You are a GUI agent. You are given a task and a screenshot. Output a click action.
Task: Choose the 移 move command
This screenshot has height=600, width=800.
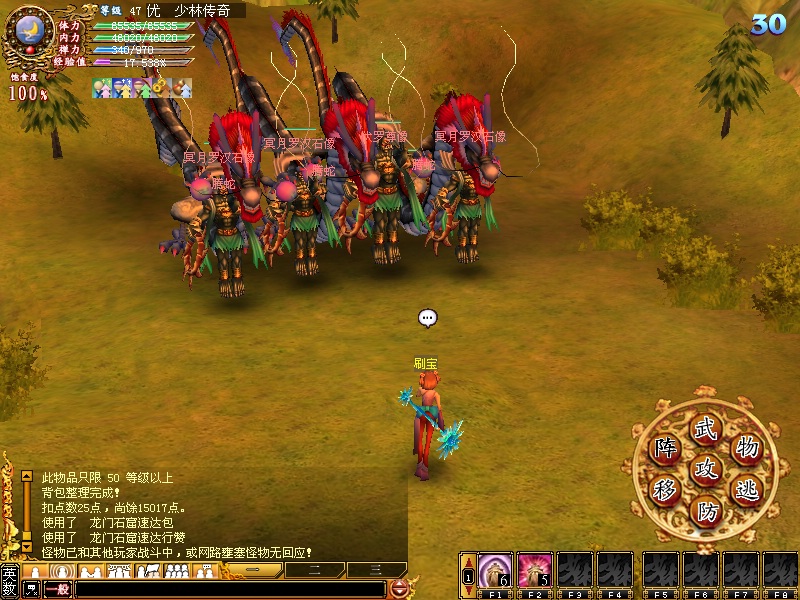coord(665,490)
